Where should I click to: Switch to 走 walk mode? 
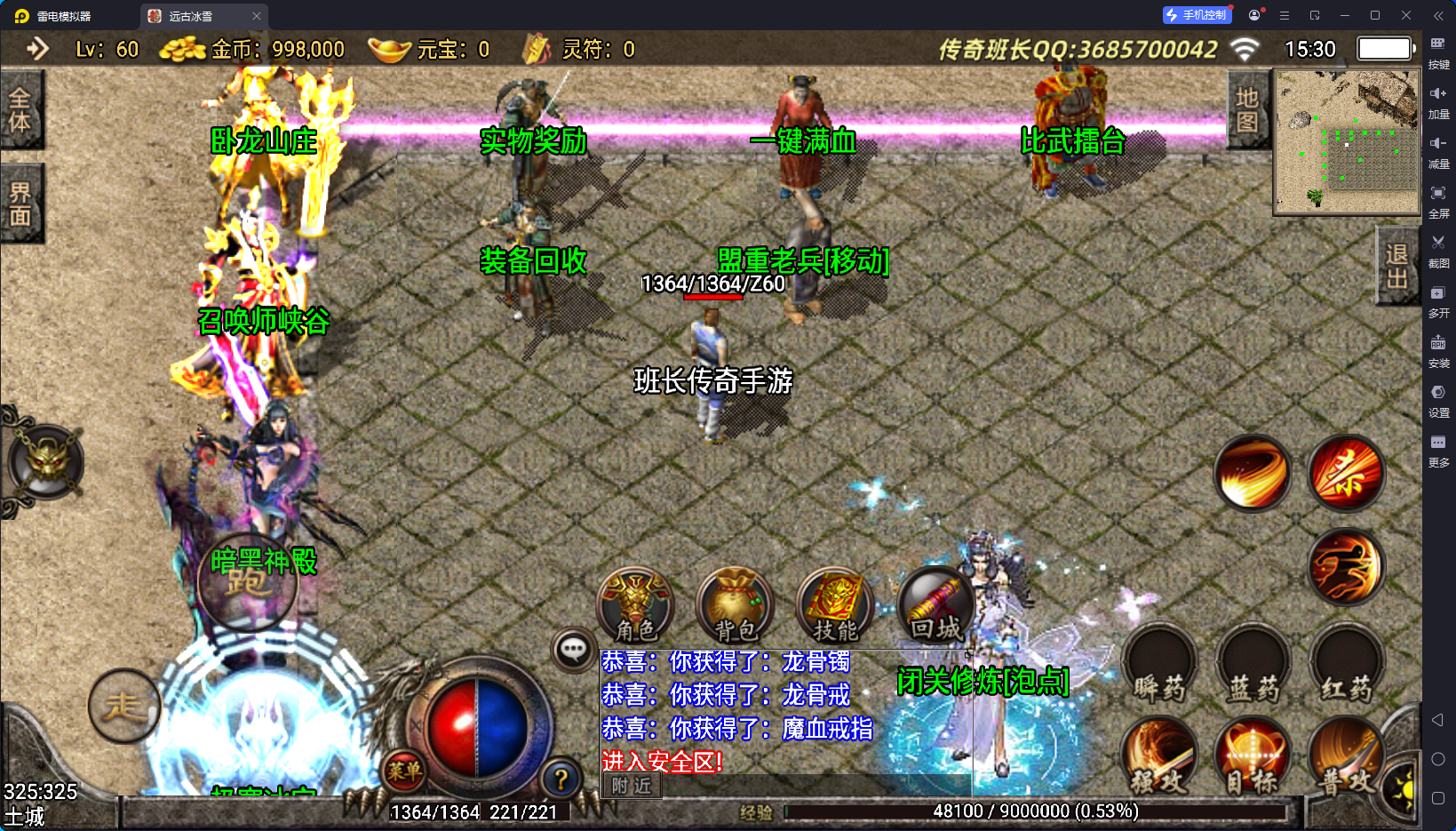coord(123,707)
